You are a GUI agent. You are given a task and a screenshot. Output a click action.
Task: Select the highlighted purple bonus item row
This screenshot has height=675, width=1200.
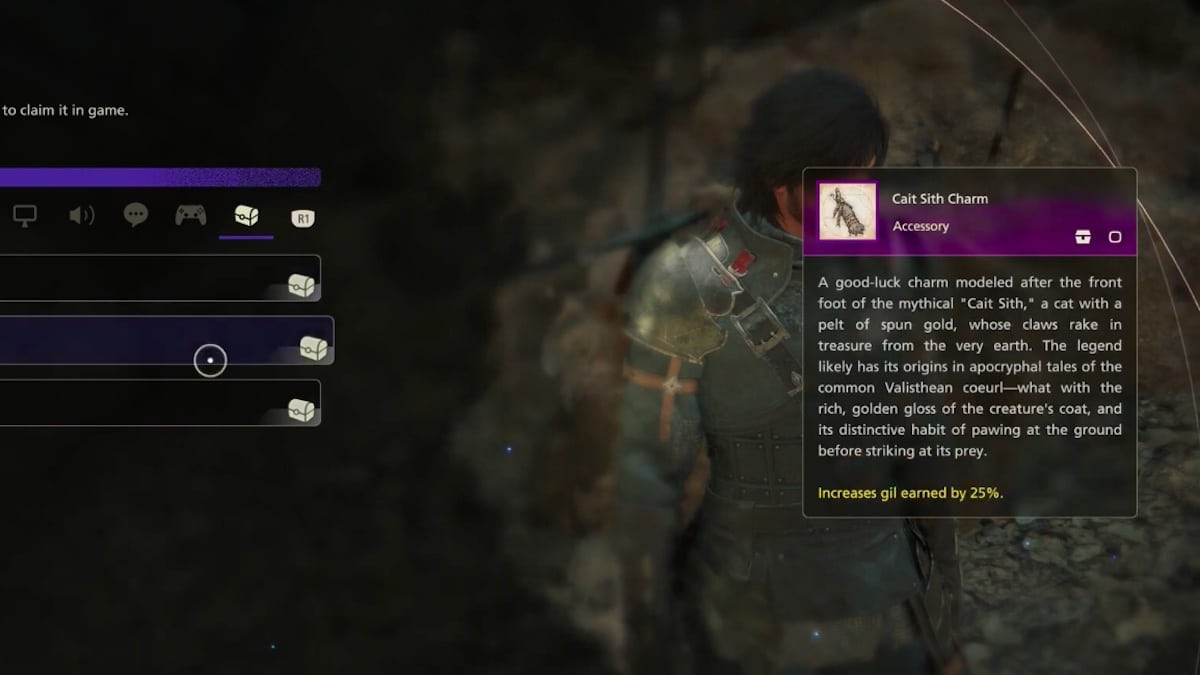[x=160, y=341]
